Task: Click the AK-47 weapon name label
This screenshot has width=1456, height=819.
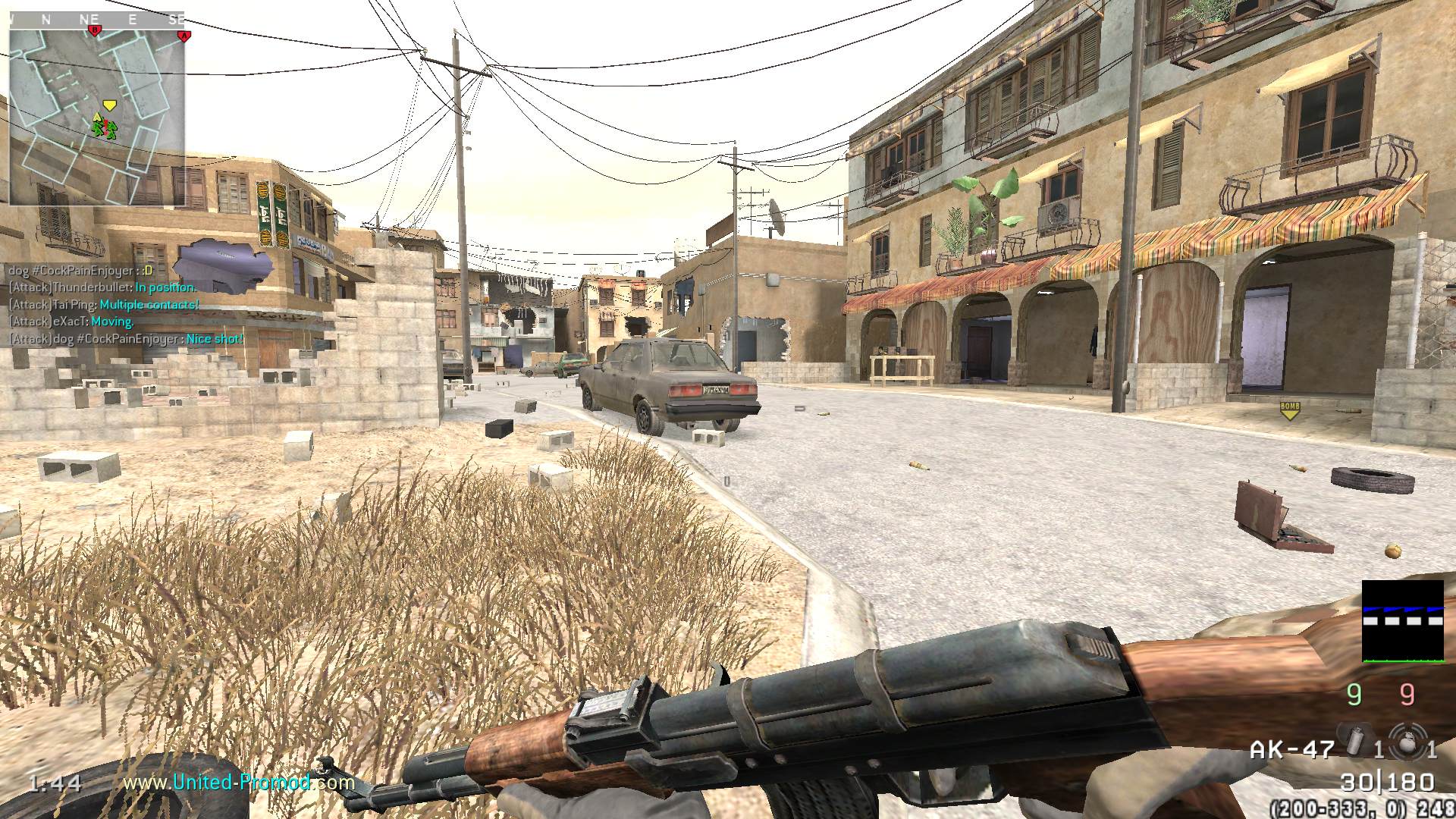Action: [1291, 750]
